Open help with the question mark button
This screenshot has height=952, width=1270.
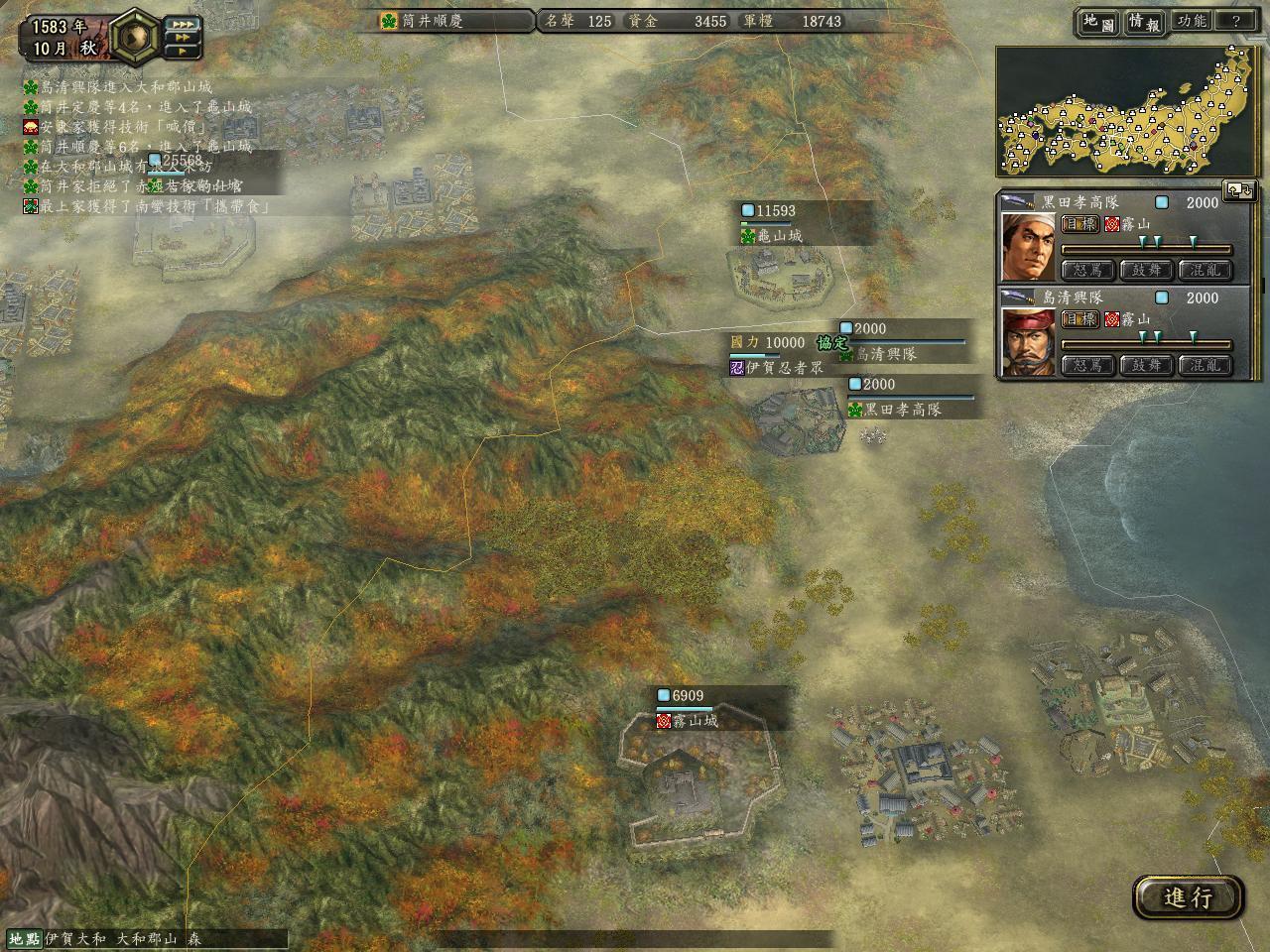(1235, 21)
